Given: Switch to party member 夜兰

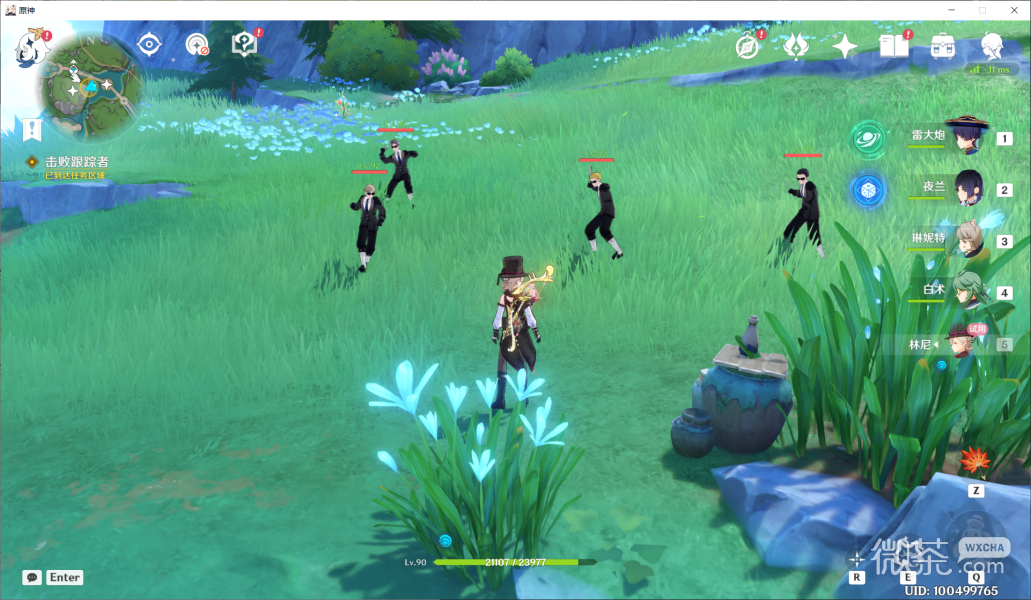Looking at the screenshot, I should click(x=966, y=187).
